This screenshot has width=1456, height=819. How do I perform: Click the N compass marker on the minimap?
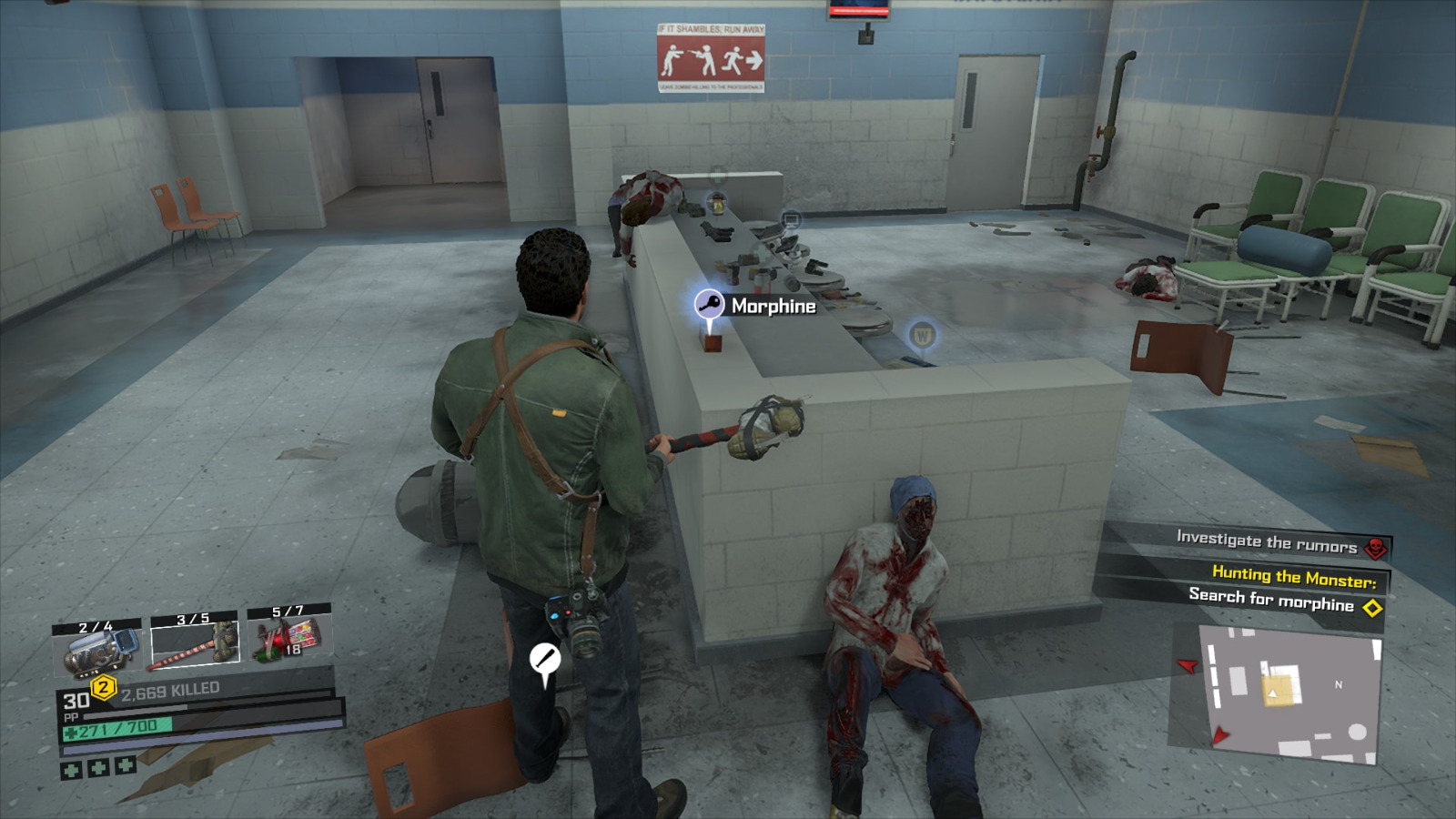click(1339, 684)
